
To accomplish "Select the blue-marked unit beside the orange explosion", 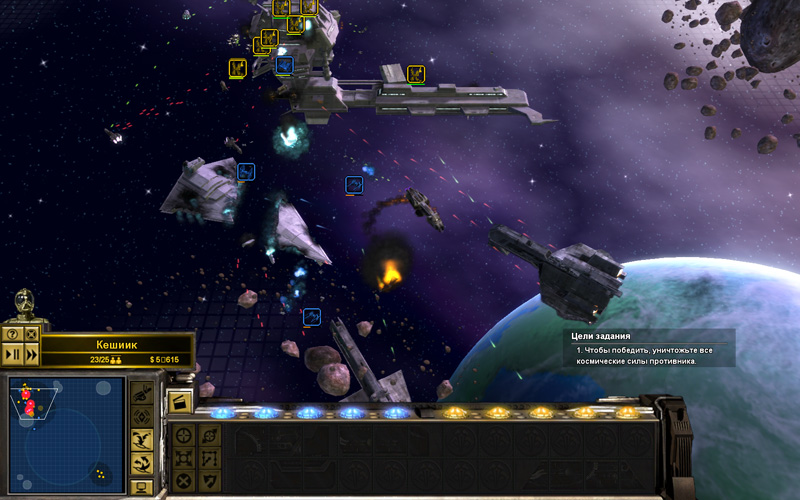I will pos(354,185).
